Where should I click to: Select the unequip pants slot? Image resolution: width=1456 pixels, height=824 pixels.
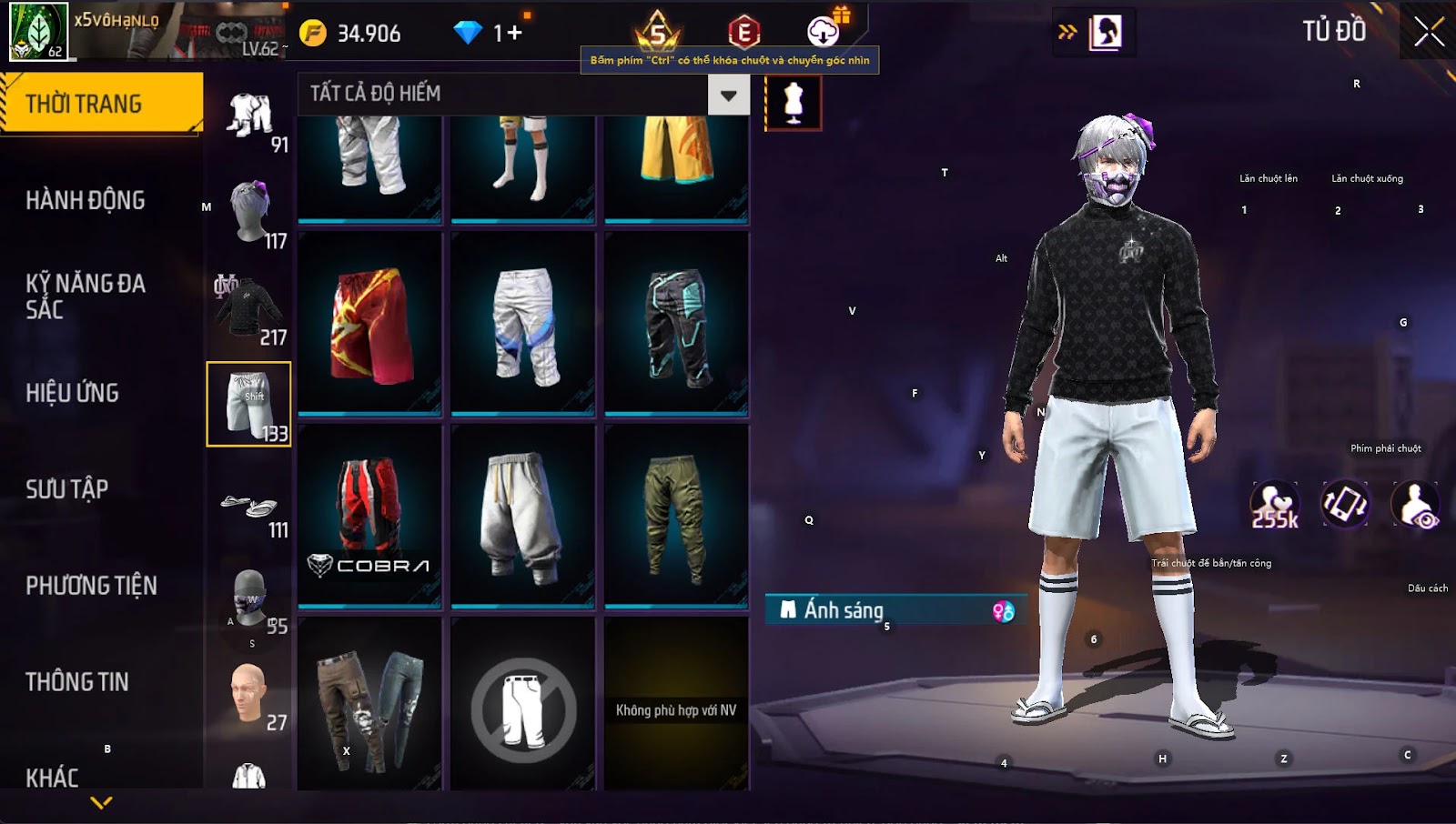[x=522, y=709]
